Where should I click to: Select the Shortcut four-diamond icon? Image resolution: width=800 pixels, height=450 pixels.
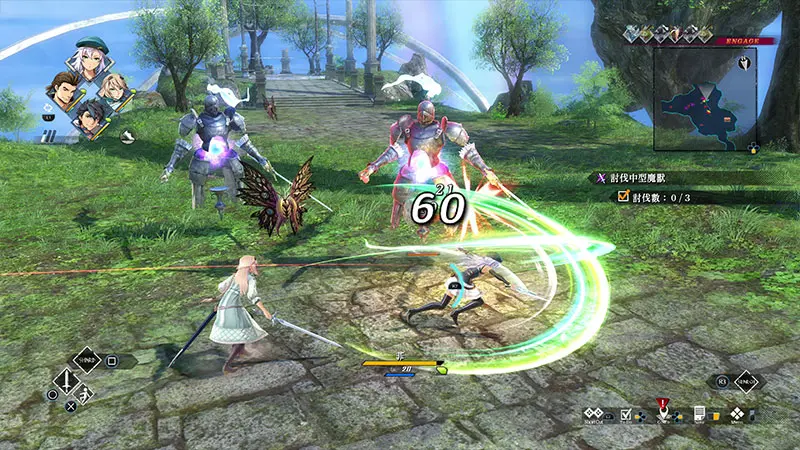(594, 414)
